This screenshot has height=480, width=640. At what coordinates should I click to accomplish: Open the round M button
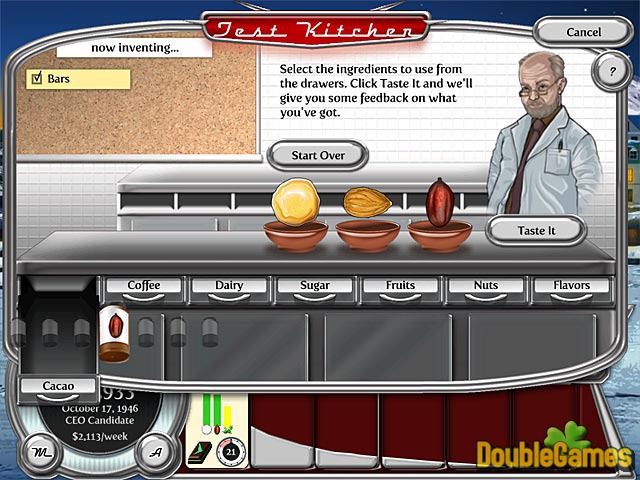pyautogui.click(x=39, y=450)
